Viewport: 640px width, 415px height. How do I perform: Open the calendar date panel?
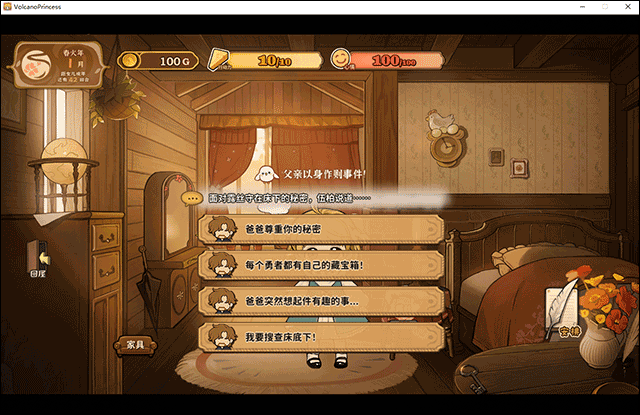pos(58,66)
